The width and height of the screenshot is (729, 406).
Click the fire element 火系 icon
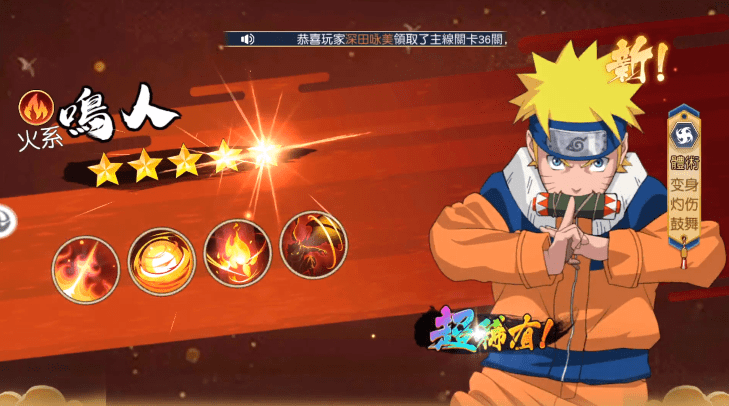tap(37, 106)
